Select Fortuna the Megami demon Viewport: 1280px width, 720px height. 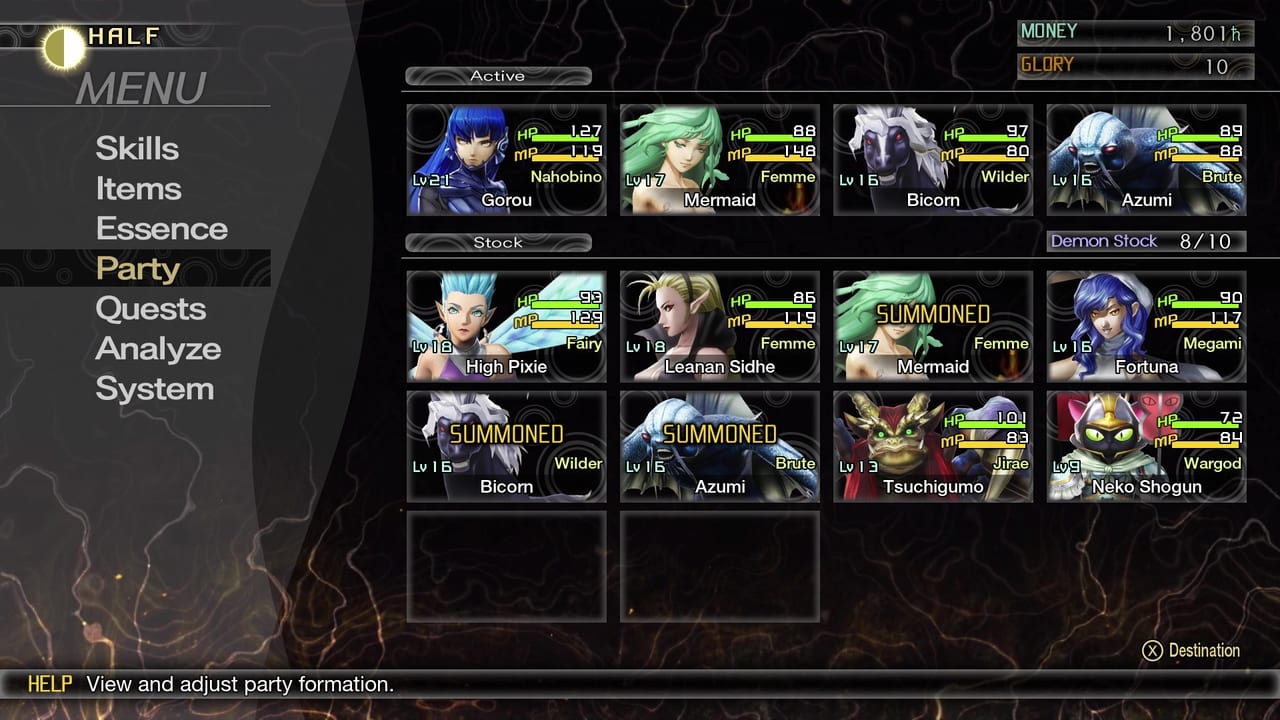(1145, 325)
